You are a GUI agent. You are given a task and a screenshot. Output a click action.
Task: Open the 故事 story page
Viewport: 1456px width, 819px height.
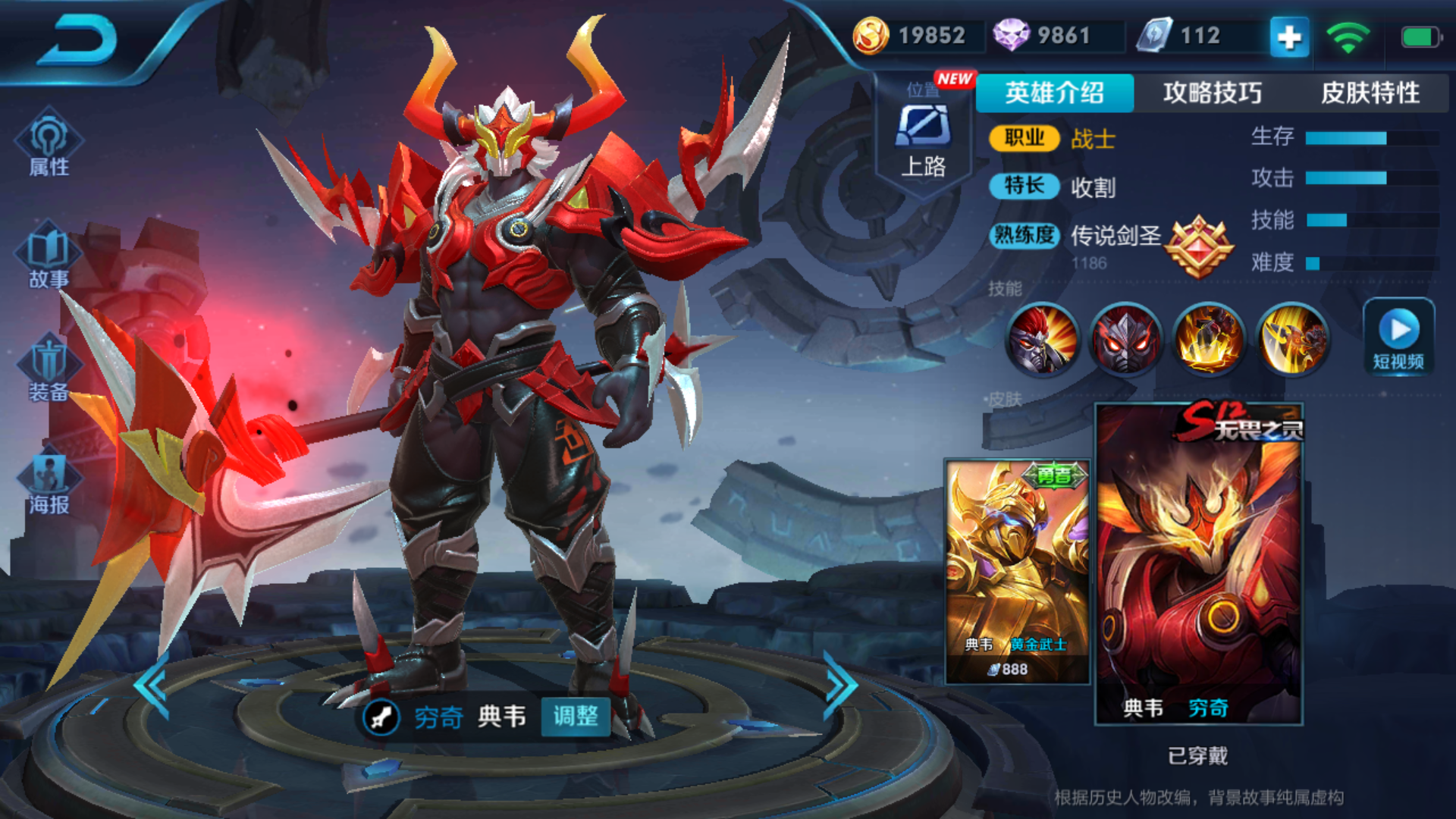tap(49, 256)
